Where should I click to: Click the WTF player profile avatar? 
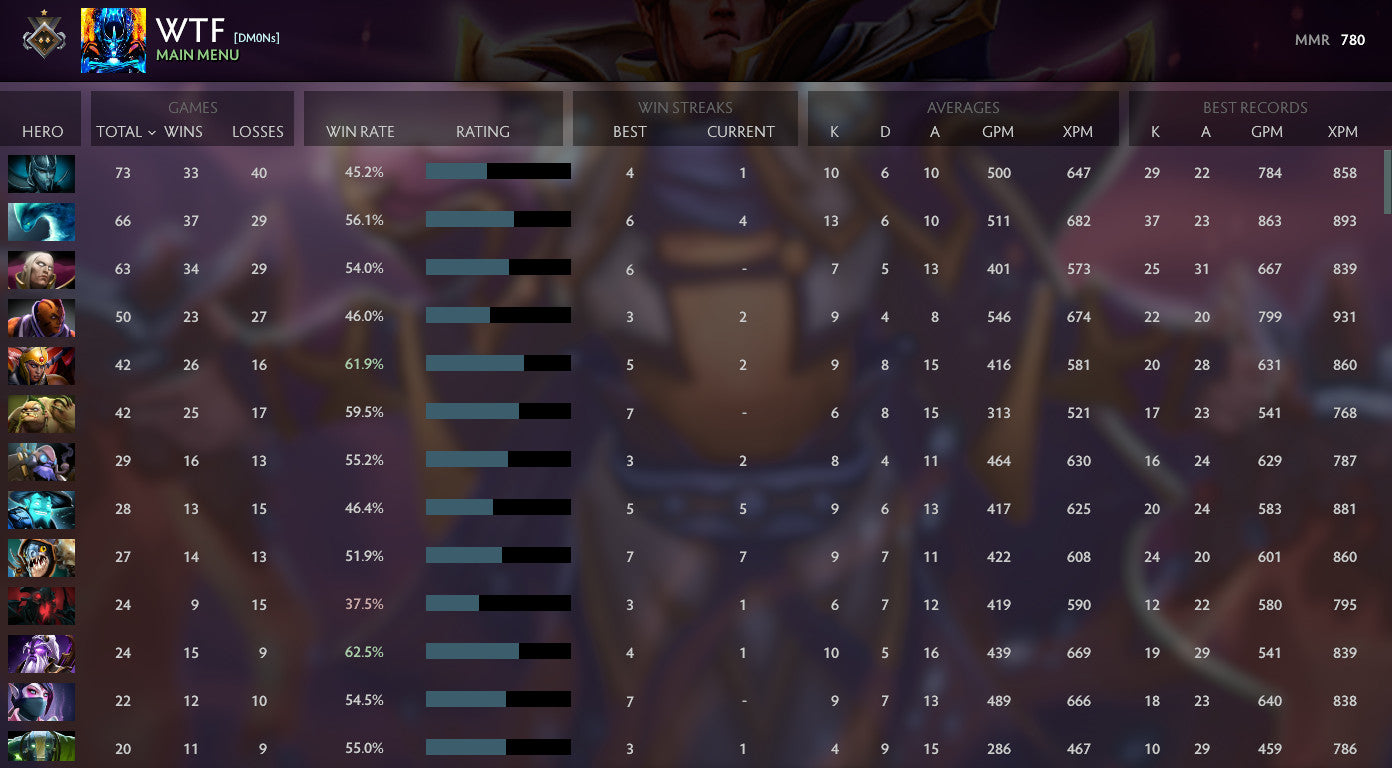(113, 40)
